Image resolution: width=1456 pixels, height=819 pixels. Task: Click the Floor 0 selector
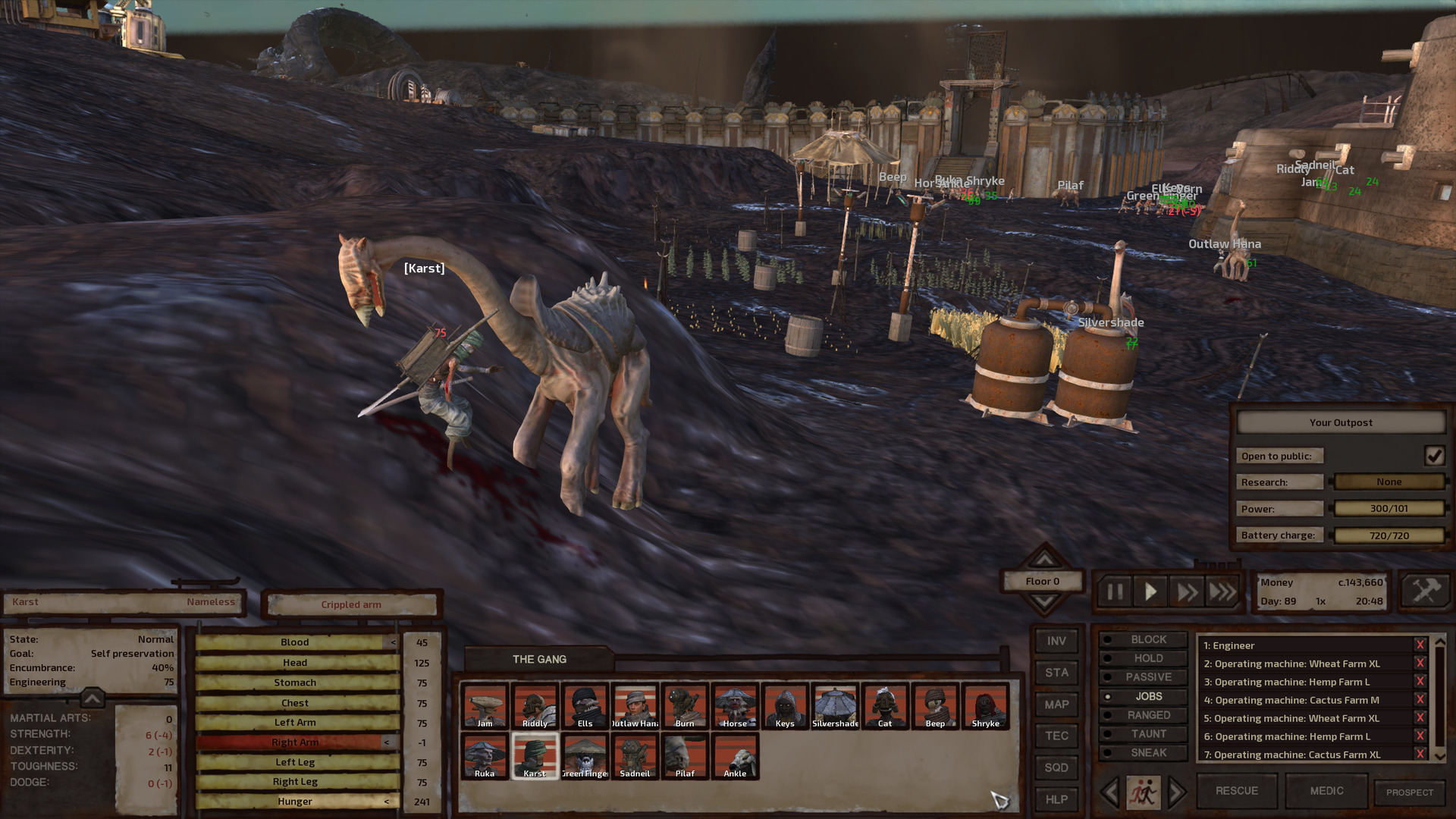click(x=1042, y=581)
